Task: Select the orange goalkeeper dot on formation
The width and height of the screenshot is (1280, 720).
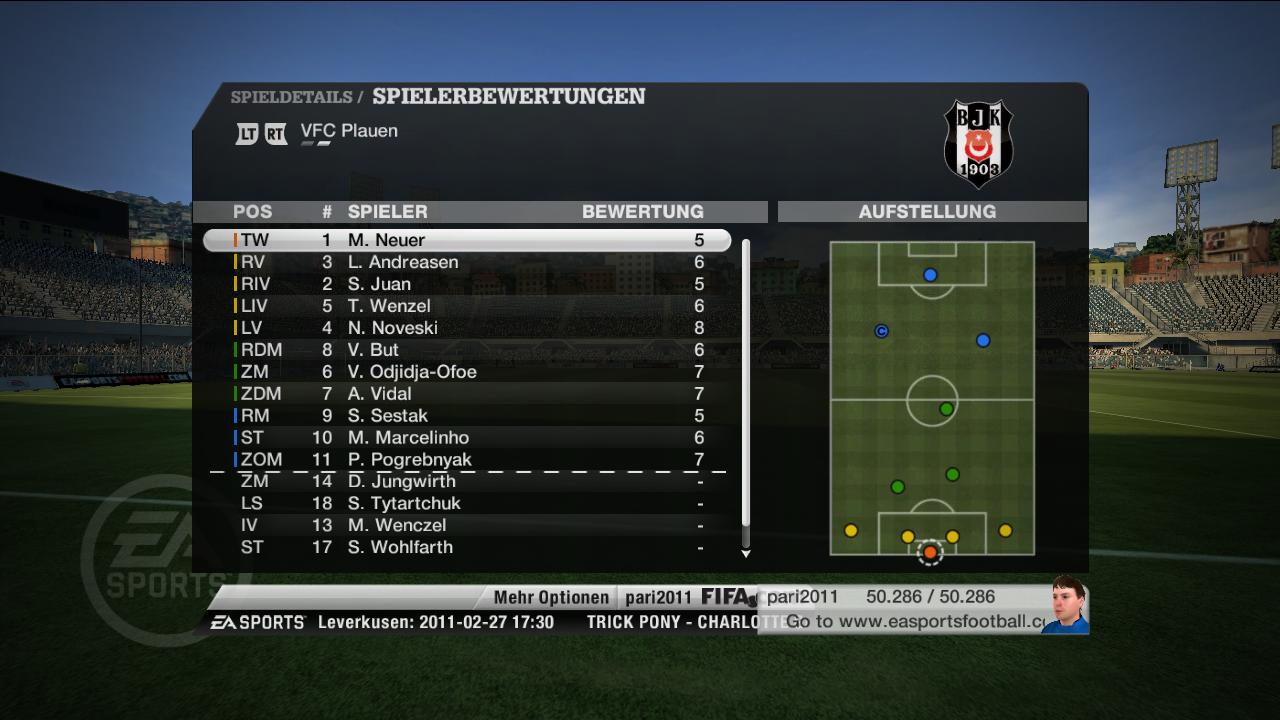Action: pos(930,552)
